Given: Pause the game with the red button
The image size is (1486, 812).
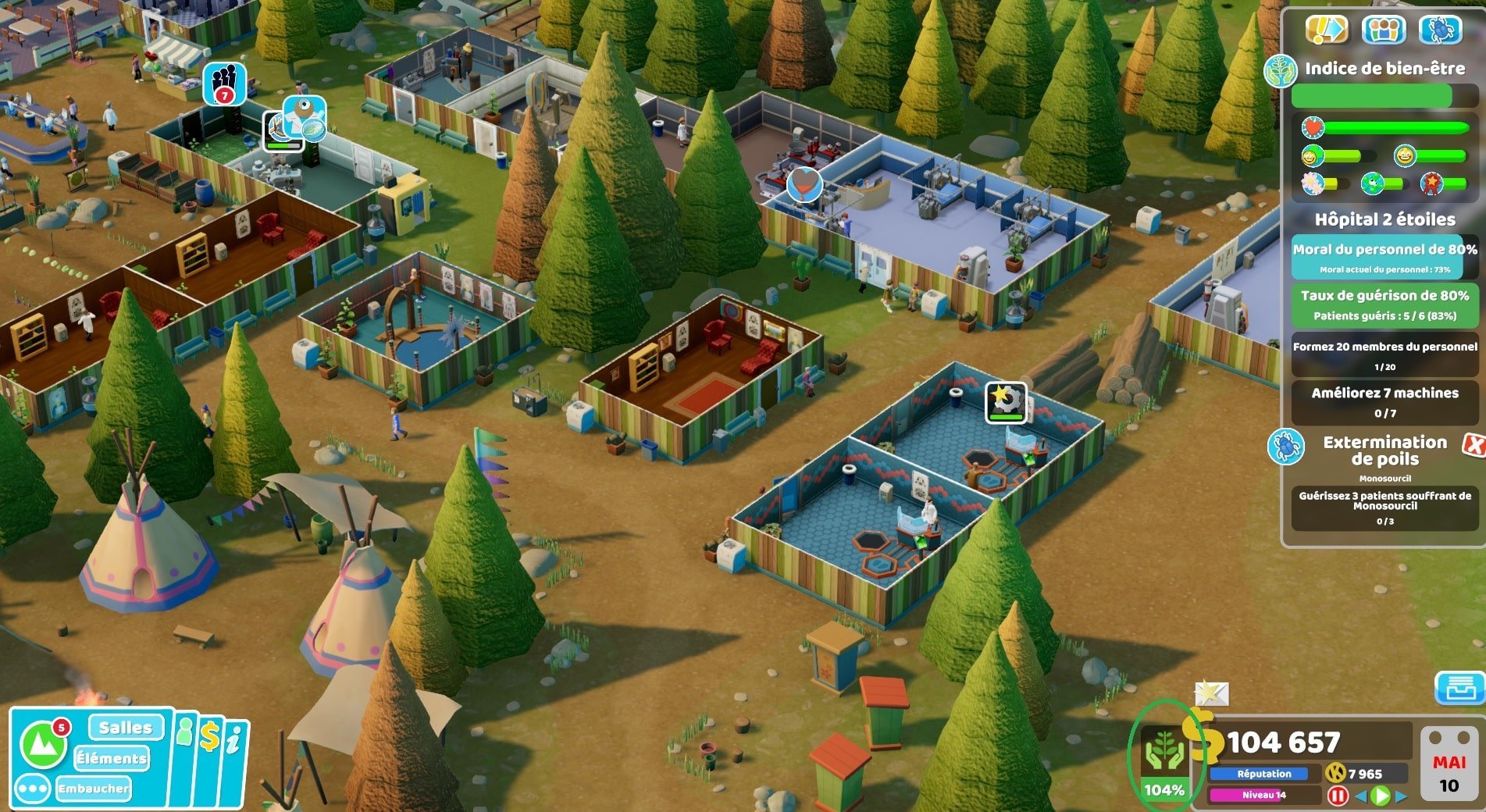Looking at the screenshot, I should (1337, 796).
